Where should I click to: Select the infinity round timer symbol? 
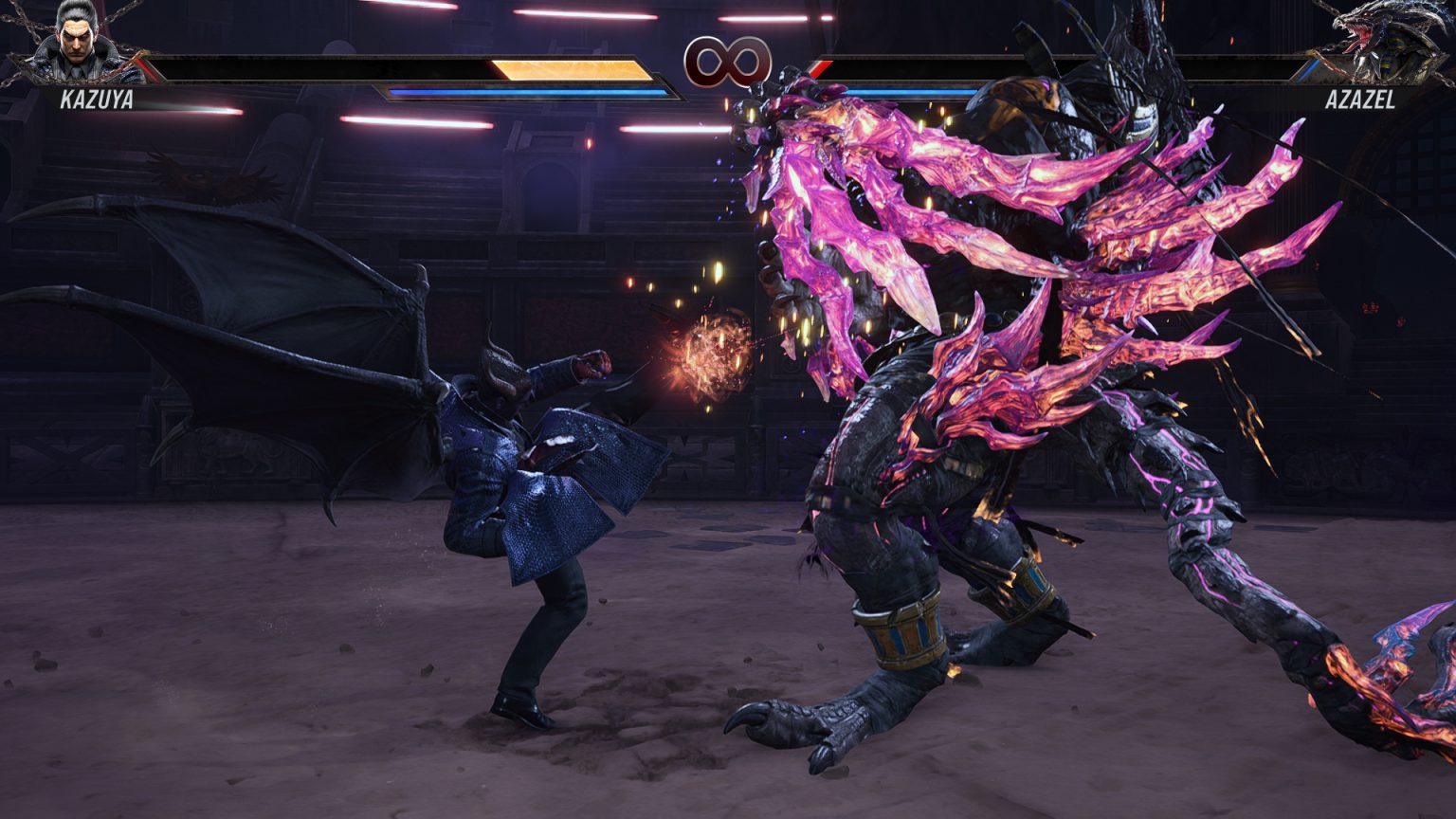[x=728, y=63]
